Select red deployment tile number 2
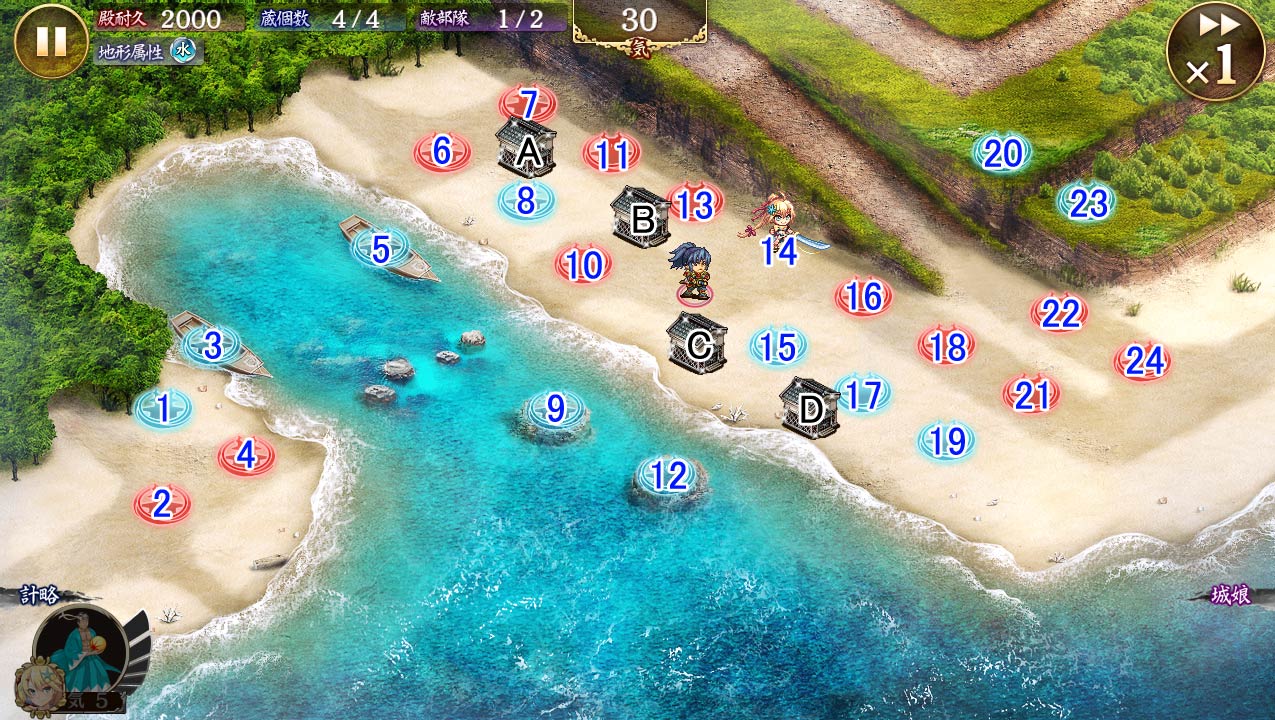 [x=162, y=505]
